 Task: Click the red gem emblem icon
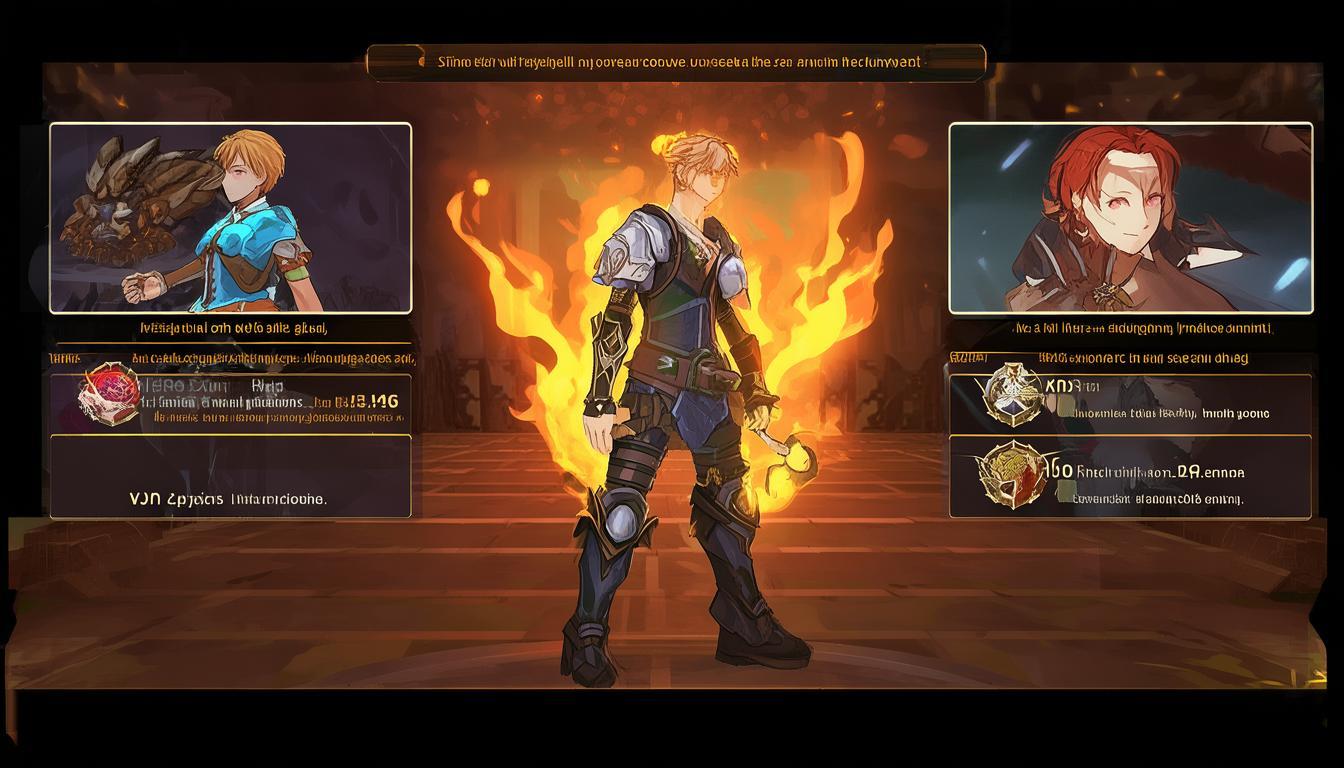pos(109,392)
